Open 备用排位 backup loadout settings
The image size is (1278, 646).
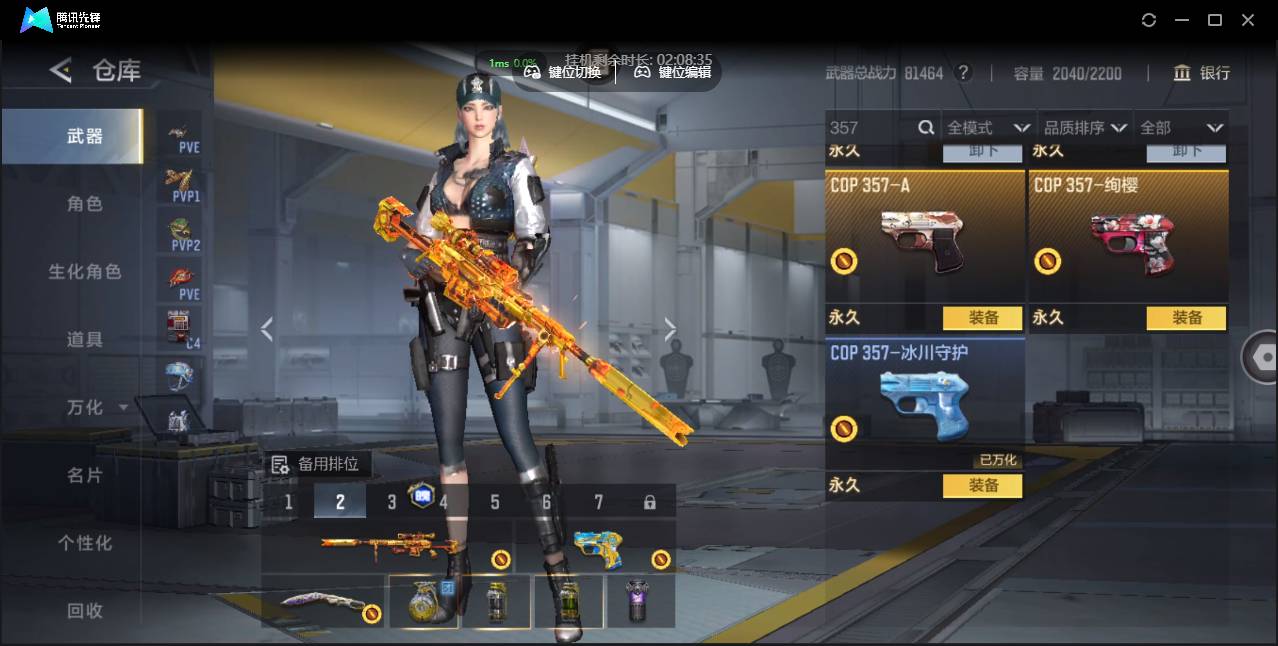316,465
